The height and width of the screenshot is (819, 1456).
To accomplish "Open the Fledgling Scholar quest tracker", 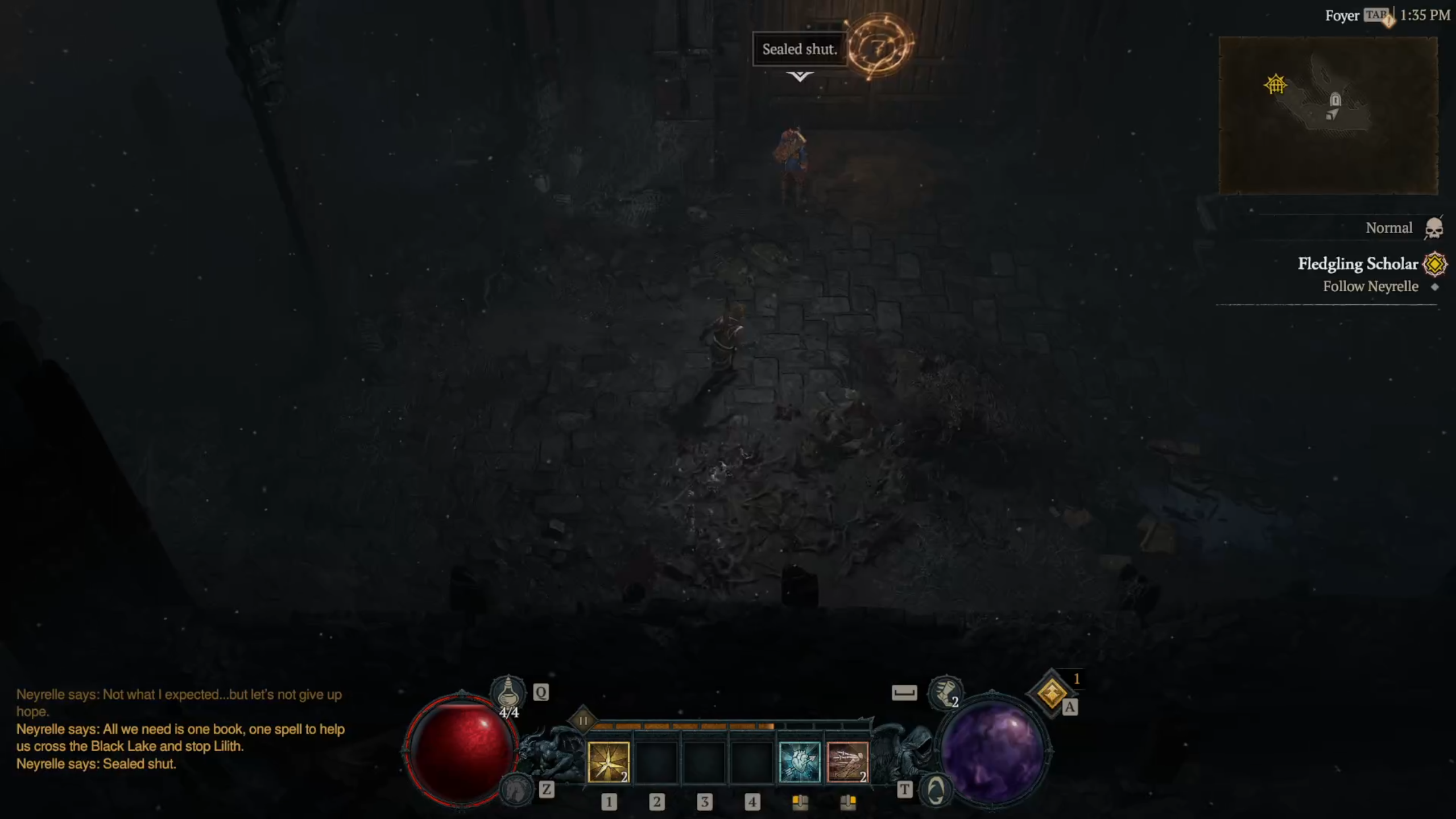I will 1358,264.
